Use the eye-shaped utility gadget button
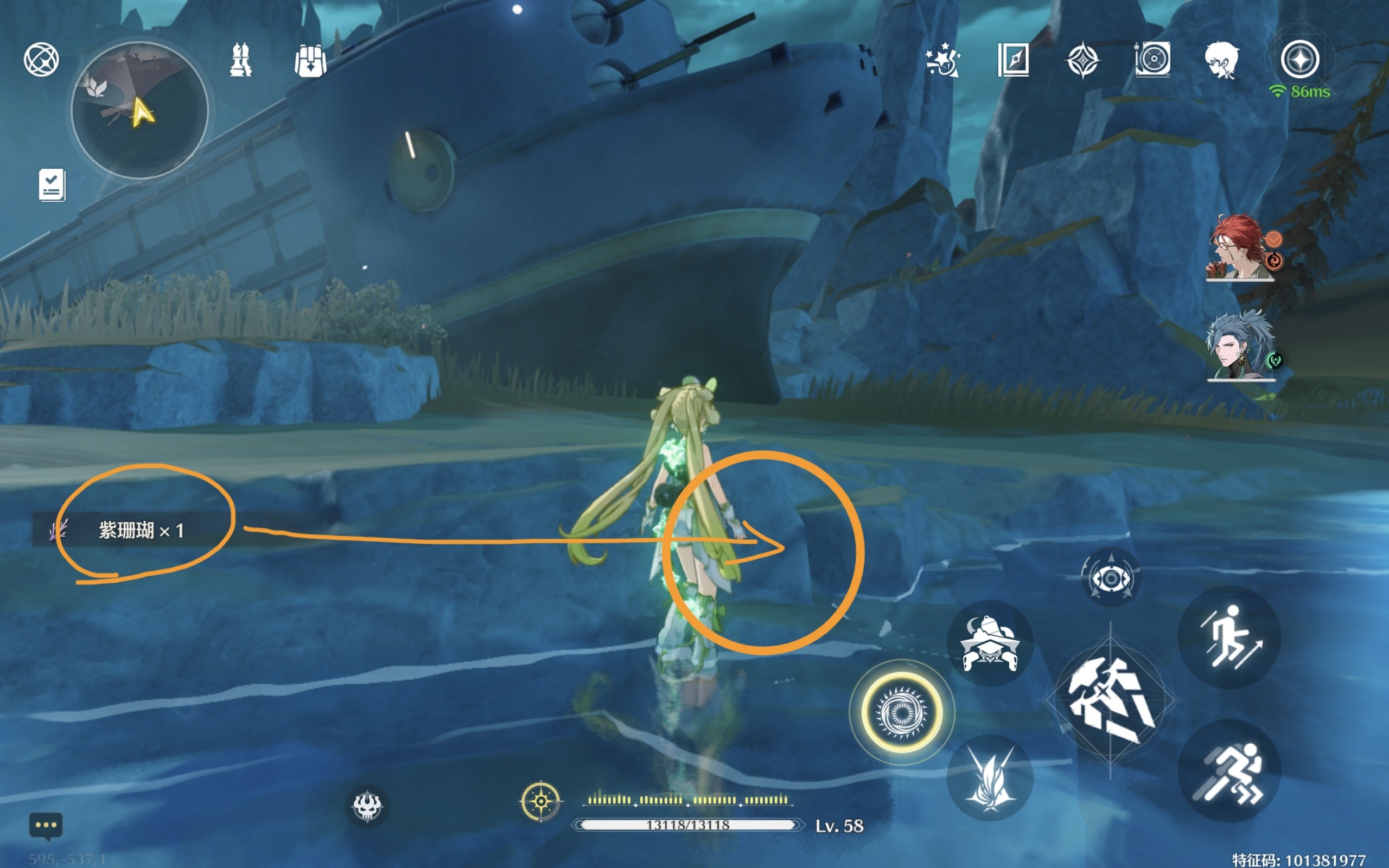 pos(1111,578)
